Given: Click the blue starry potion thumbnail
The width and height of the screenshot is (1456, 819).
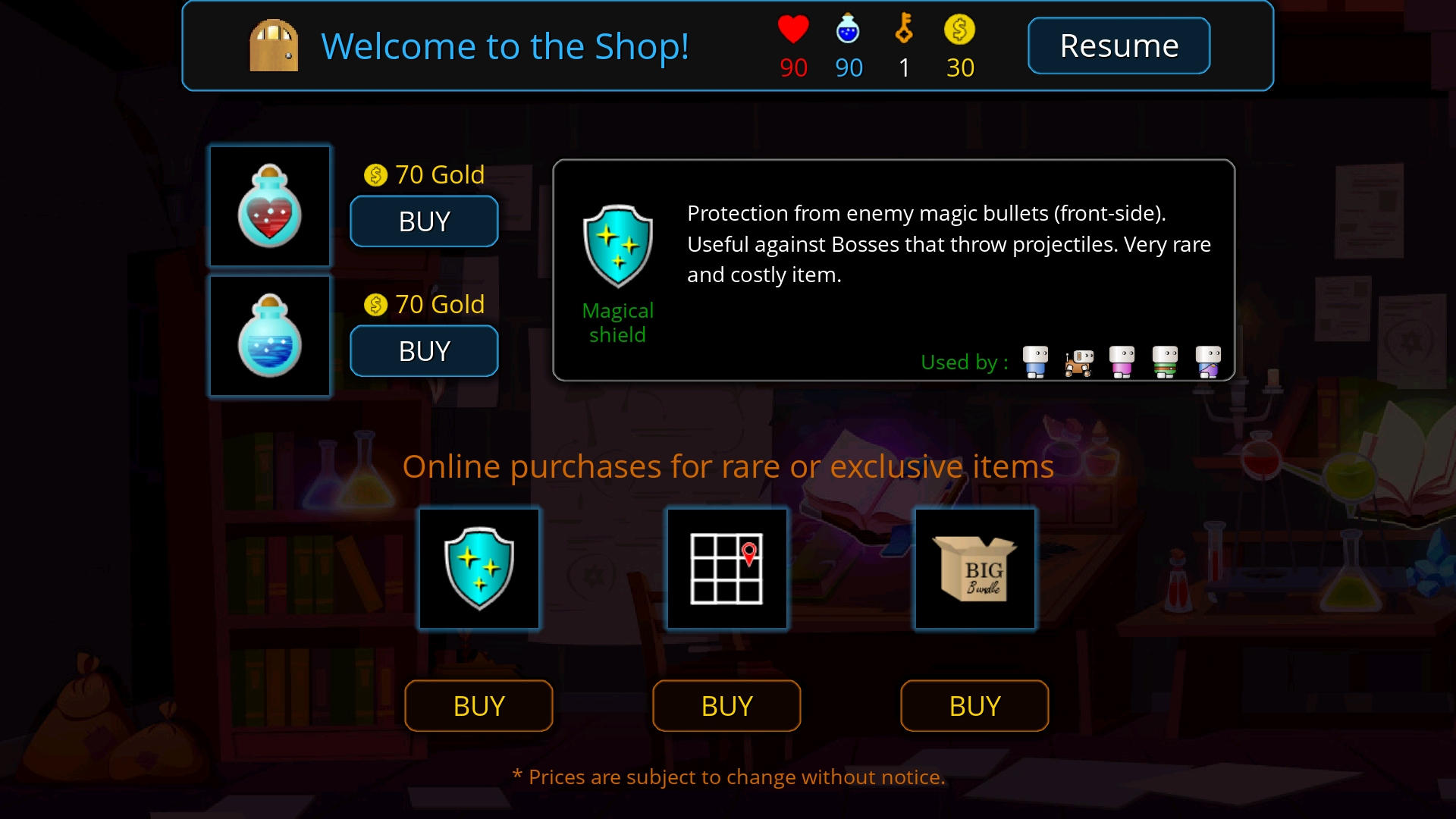Looking at the screenshot, I should point(270,336).
